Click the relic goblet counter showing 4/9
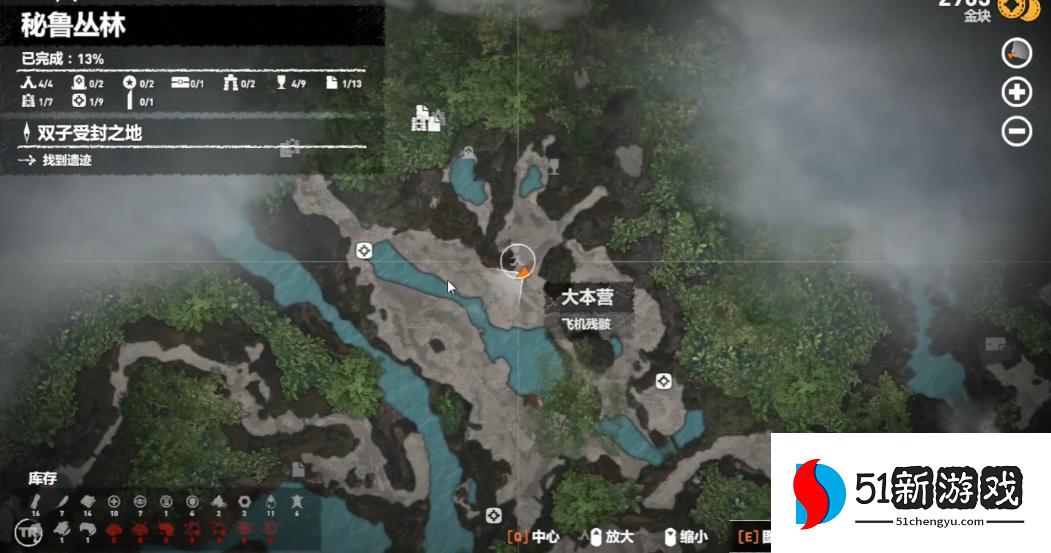Image resolution: width=1051 pixels, height=553 pixels. [x=290, y=84]
